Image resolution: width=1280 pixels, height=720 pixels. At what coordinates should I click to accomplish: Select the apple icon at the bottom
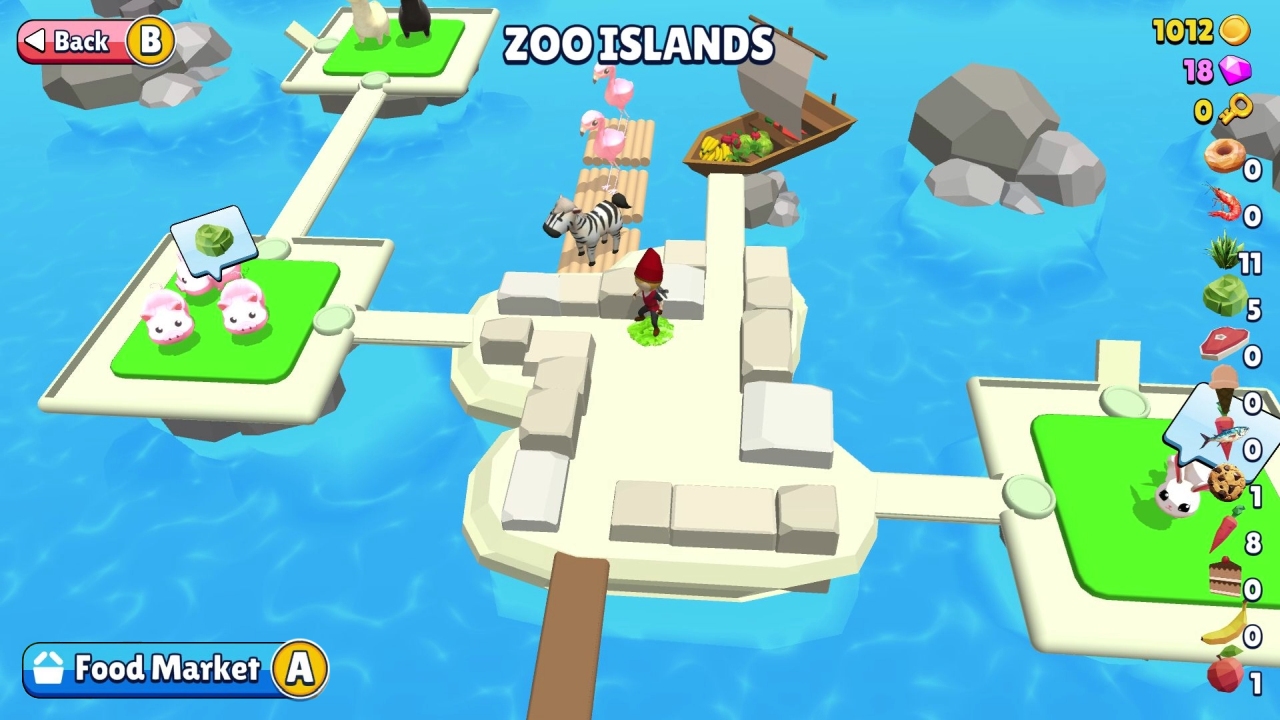coord(1225,675)
